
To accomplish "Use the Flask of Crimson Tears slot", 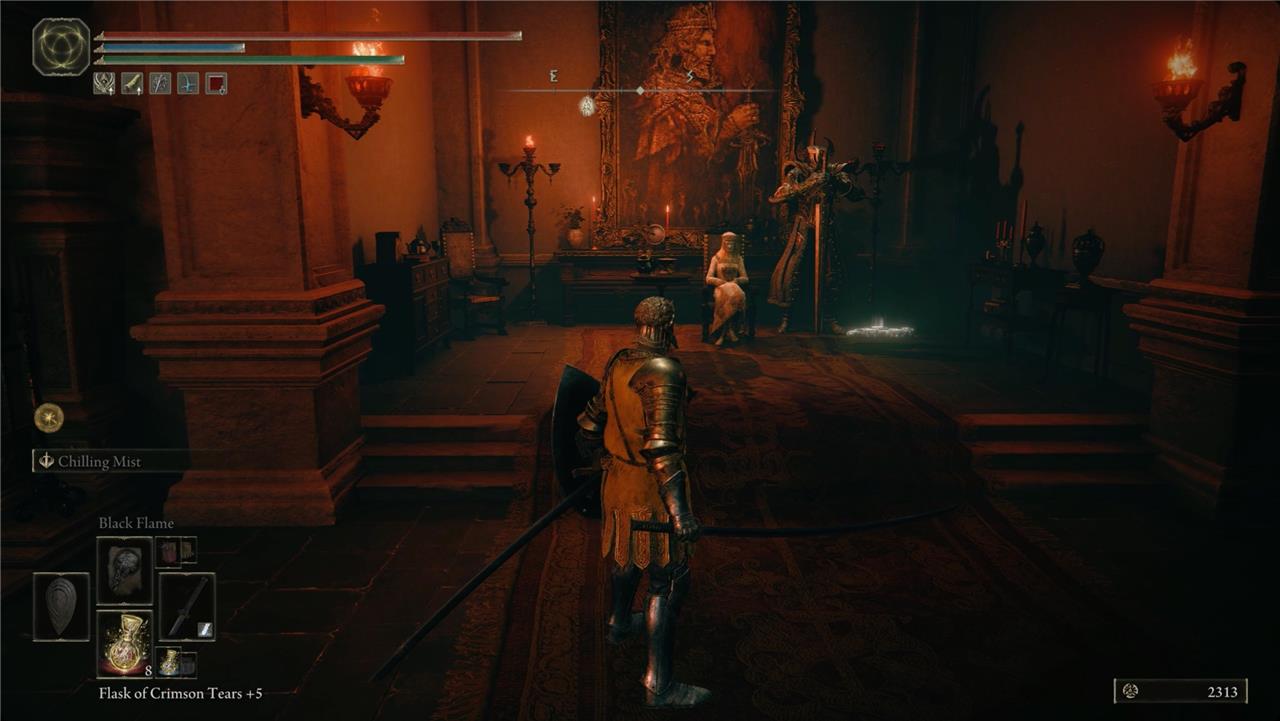I will [124, 643].
